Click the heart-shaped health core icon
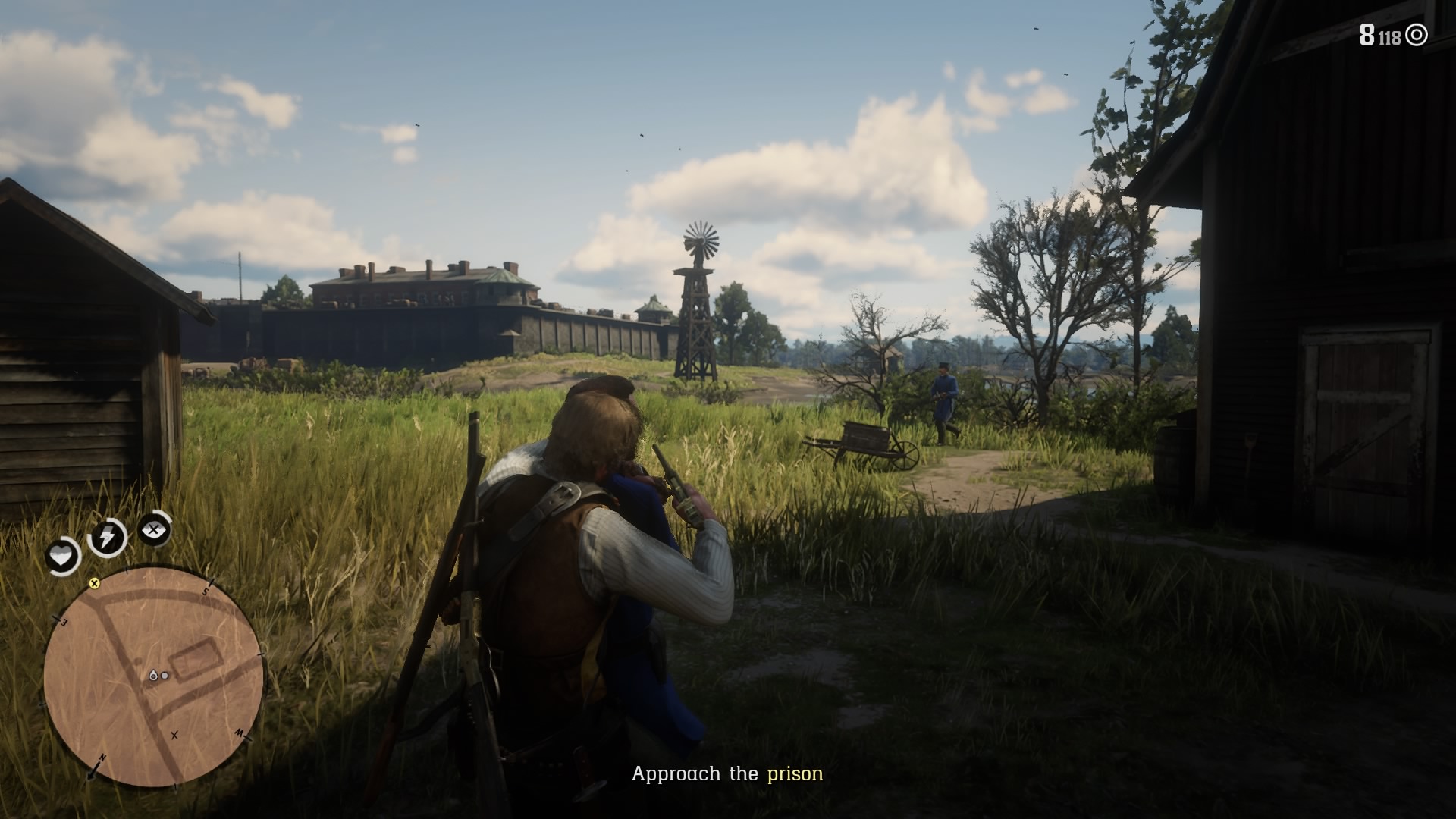The image size is (1456, 819). pyautogui.click(x=62, y=554)
